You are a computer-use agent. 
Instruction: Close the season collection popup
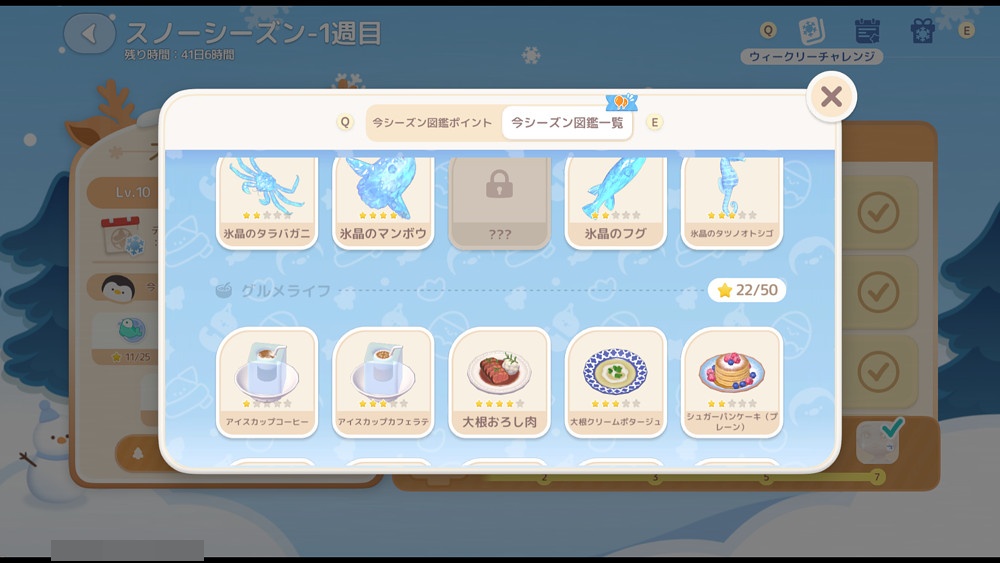(831, 97)
